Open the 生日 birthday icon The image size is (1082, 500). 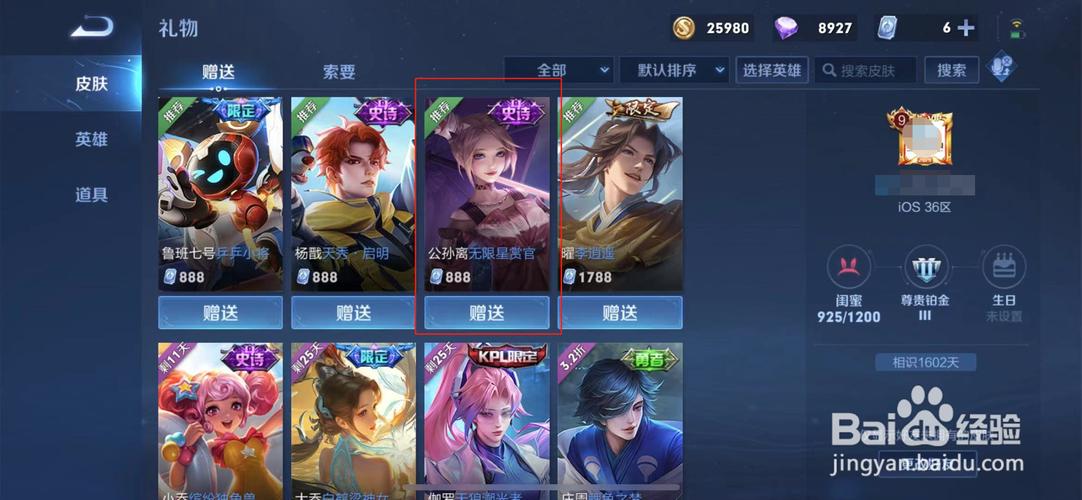tap(1003, 270)
